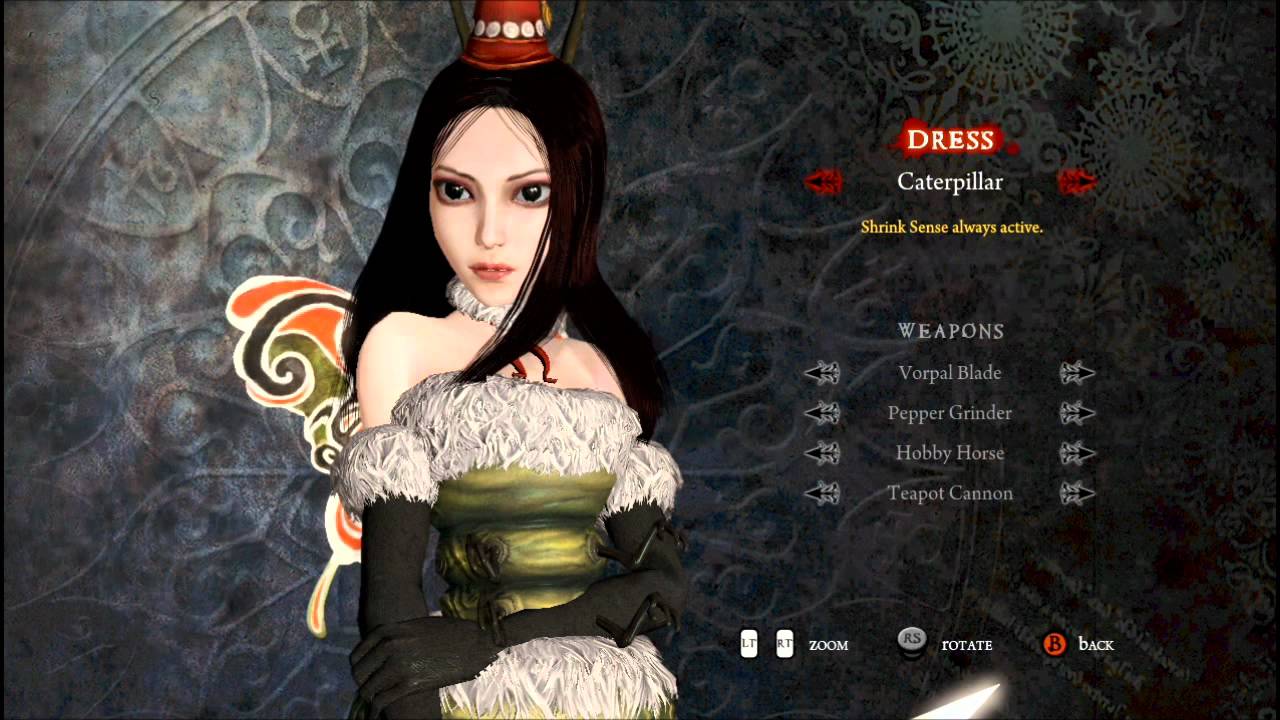This screenshot has height=720, width=1280.
Task: Click the right arrow for Hobby Horse
Action: pyautogui.click(x=1078, y=453)
